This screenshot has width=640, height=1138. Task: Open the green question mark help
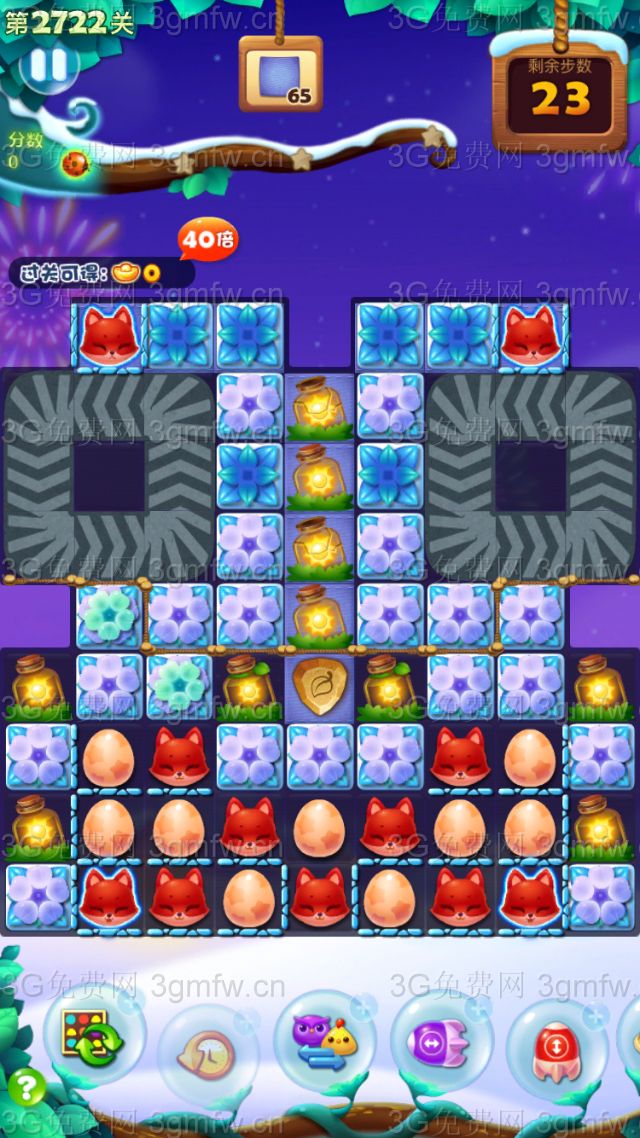26,1086
